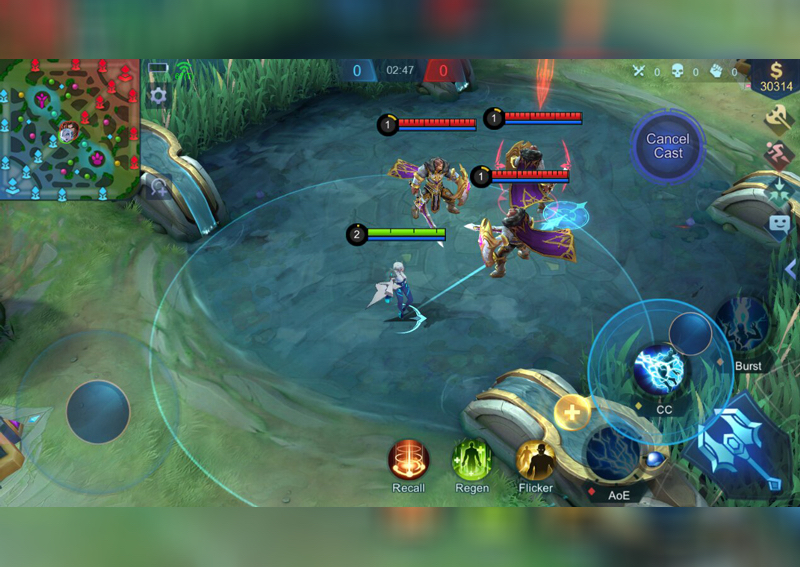Fire the CC lightning skill
Screen dimensions: 800x567
660,368
